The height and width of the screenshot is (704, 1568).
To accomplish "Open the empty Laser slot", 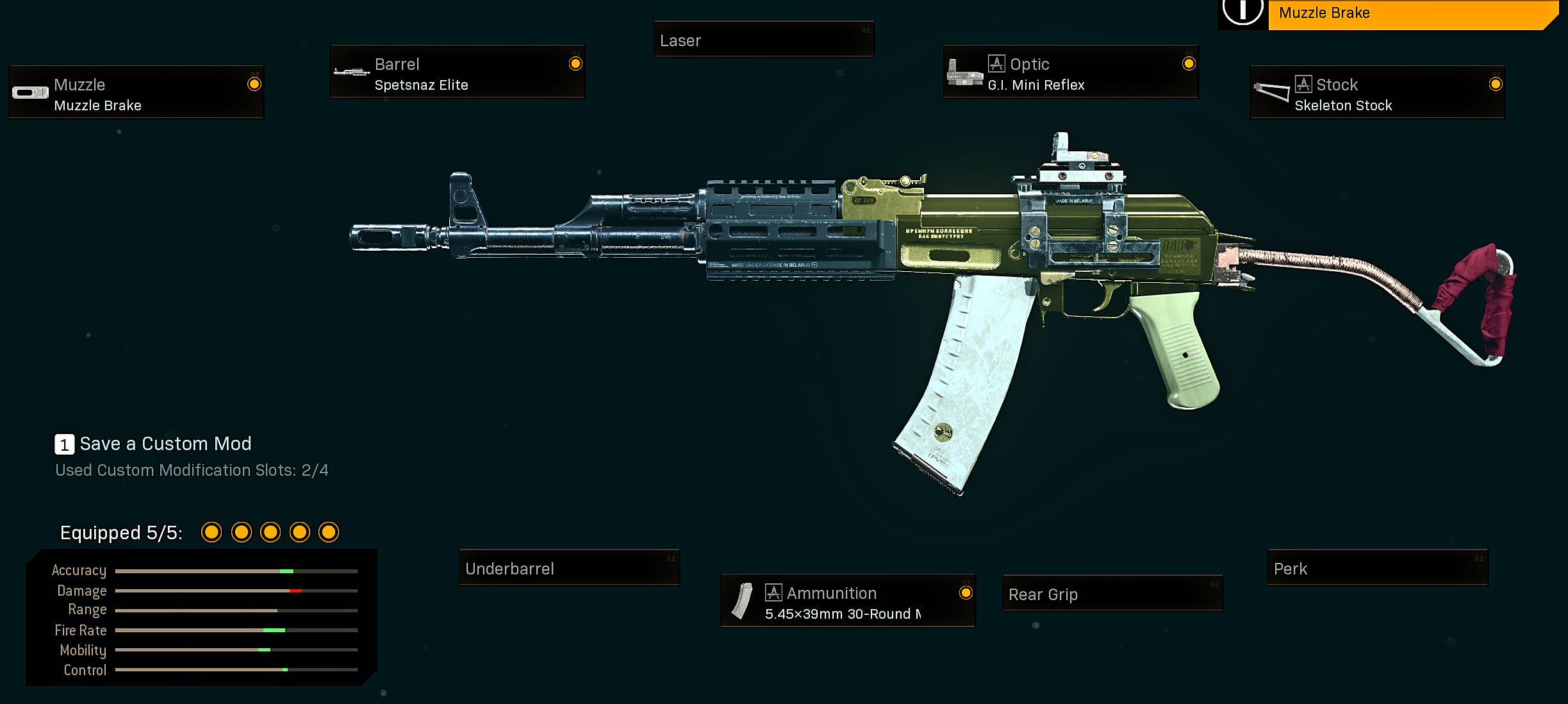I will click(x=764, y=40).
